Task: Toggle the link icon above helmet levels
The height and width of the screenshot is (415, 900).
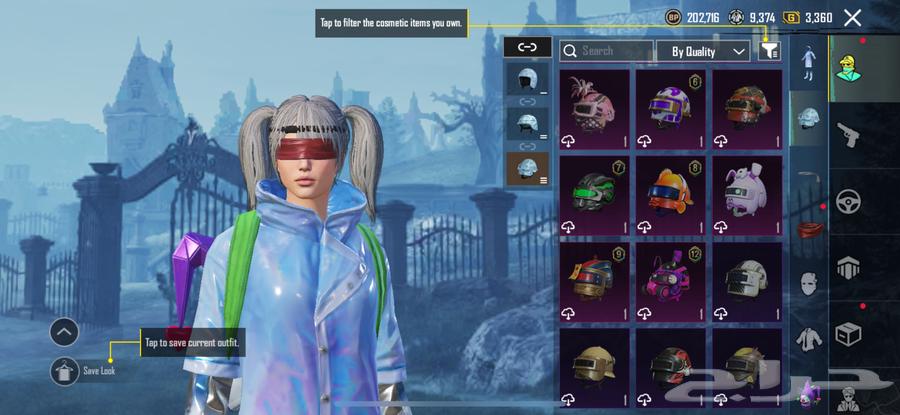Action: [527, 46]
